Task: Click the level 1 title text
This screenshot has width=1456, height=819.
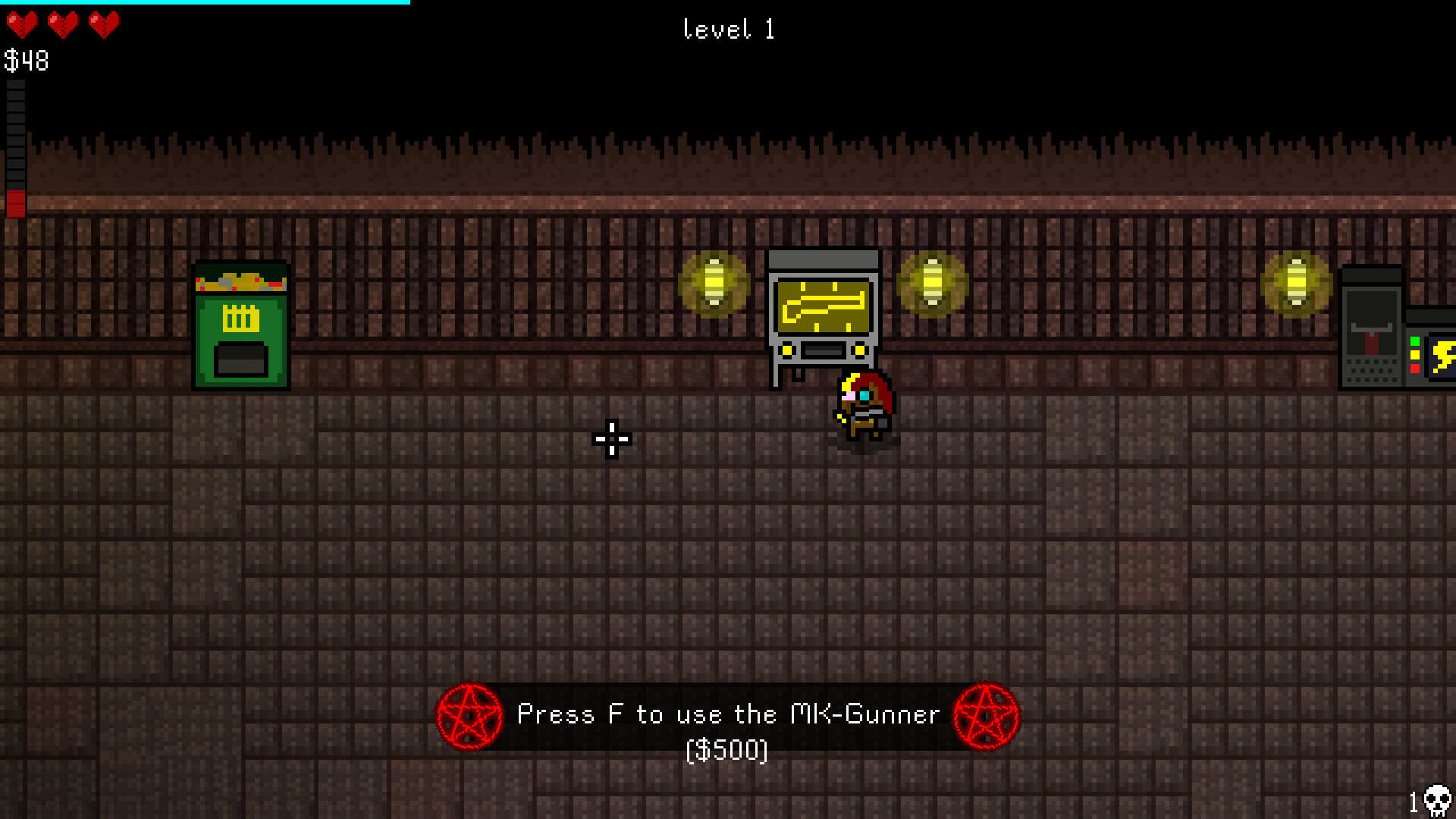Action: click(x=729, y=30)
